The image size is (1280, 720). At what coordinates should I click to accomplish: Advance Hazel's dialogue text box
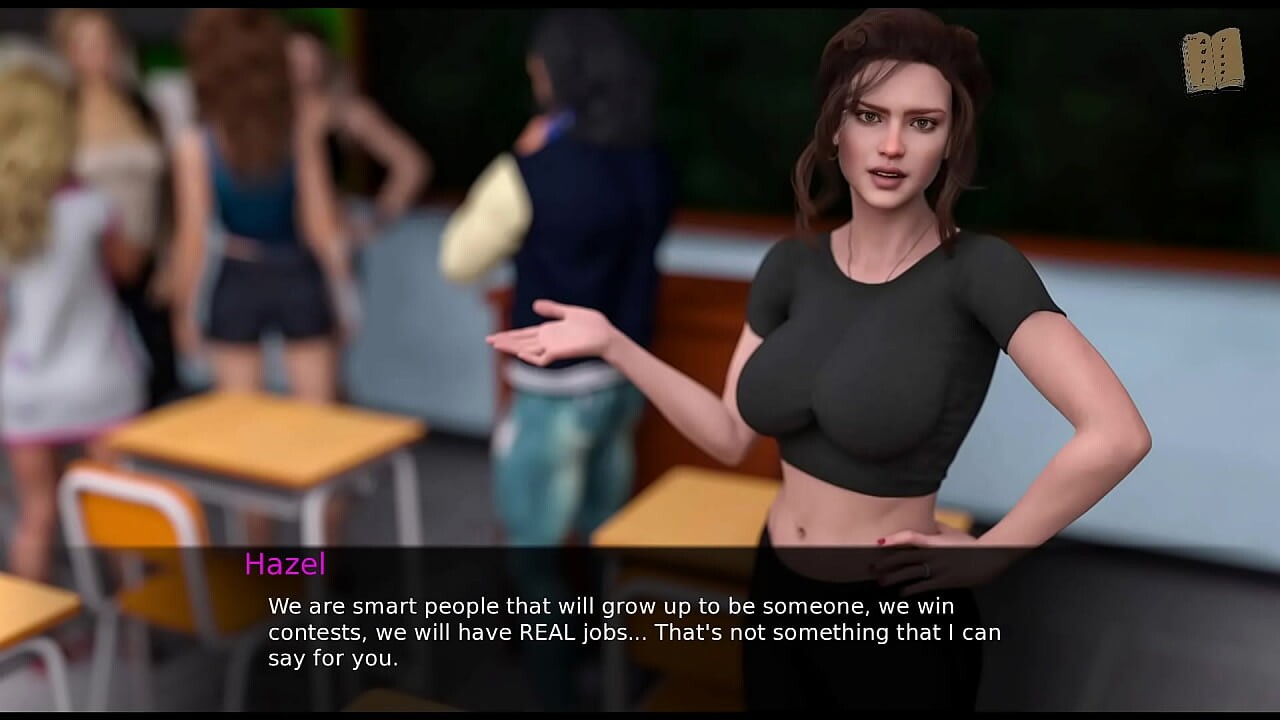click(634, 631)
